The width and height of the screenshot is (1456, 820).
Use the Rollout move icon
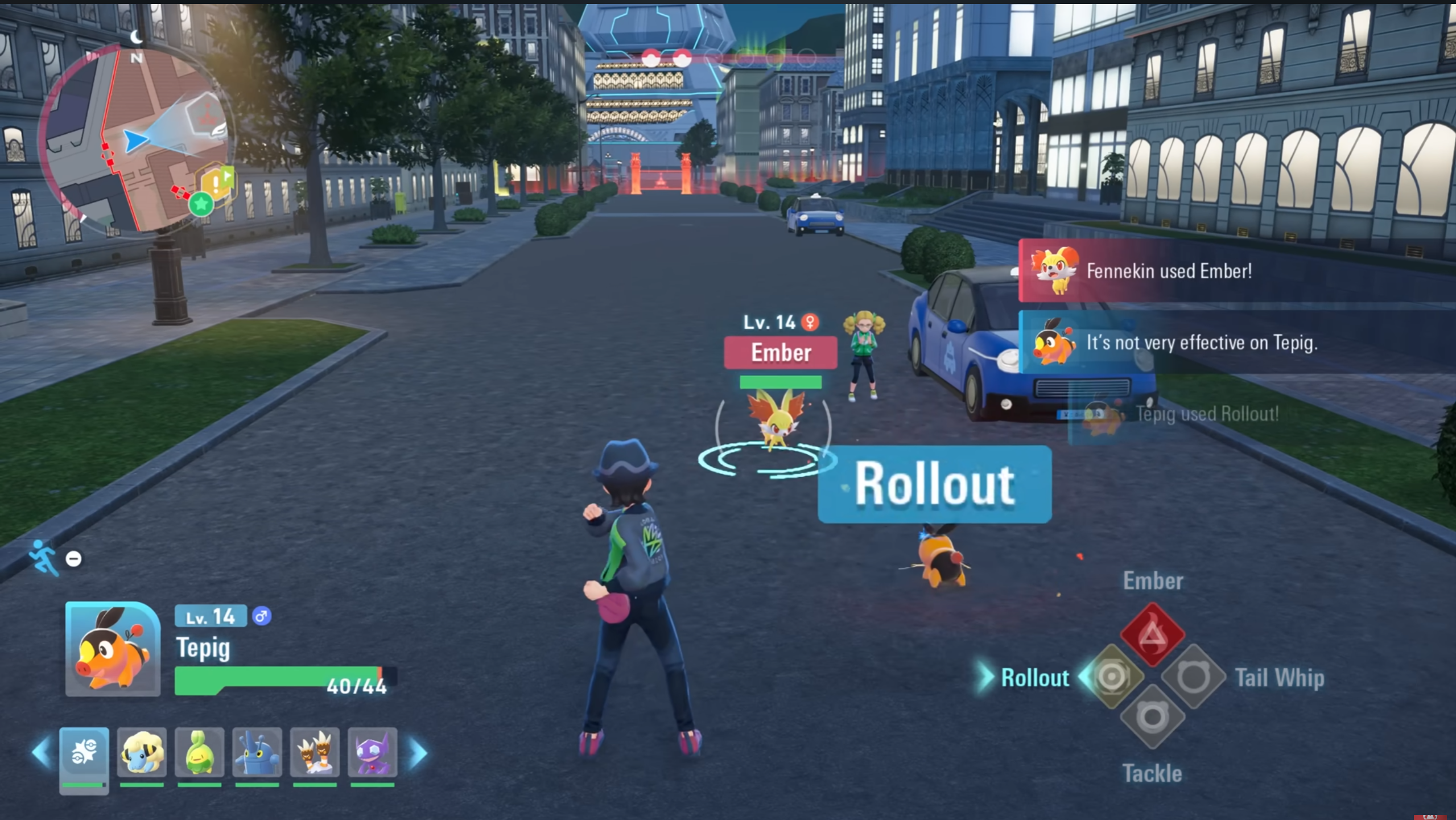pos(1111,677)
